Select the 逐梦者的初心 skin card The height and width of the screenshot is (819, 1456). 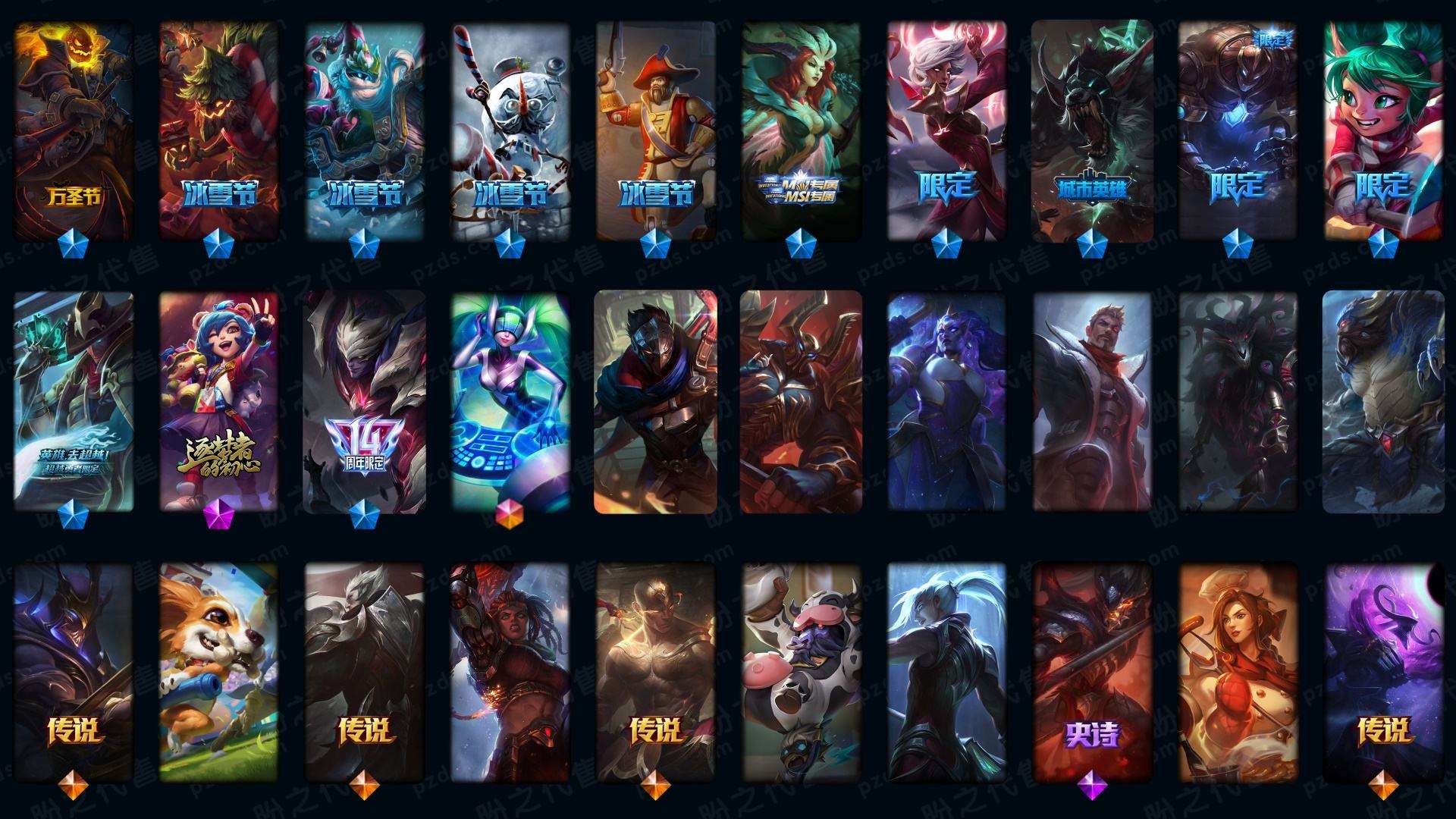pos(218,402)
